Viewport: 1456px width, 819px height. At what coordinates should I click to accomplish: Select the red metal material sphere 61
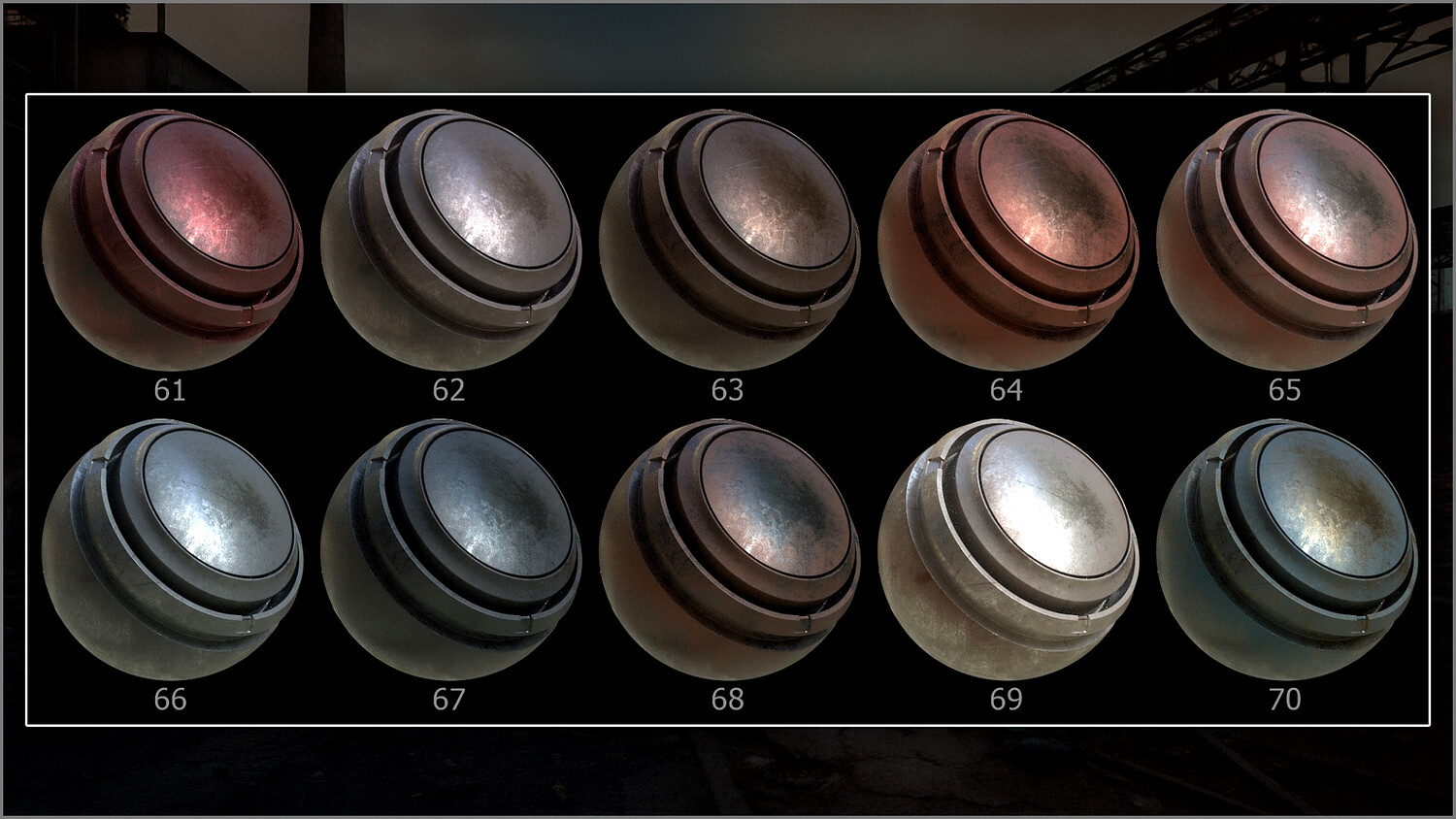tap(173, 239)
